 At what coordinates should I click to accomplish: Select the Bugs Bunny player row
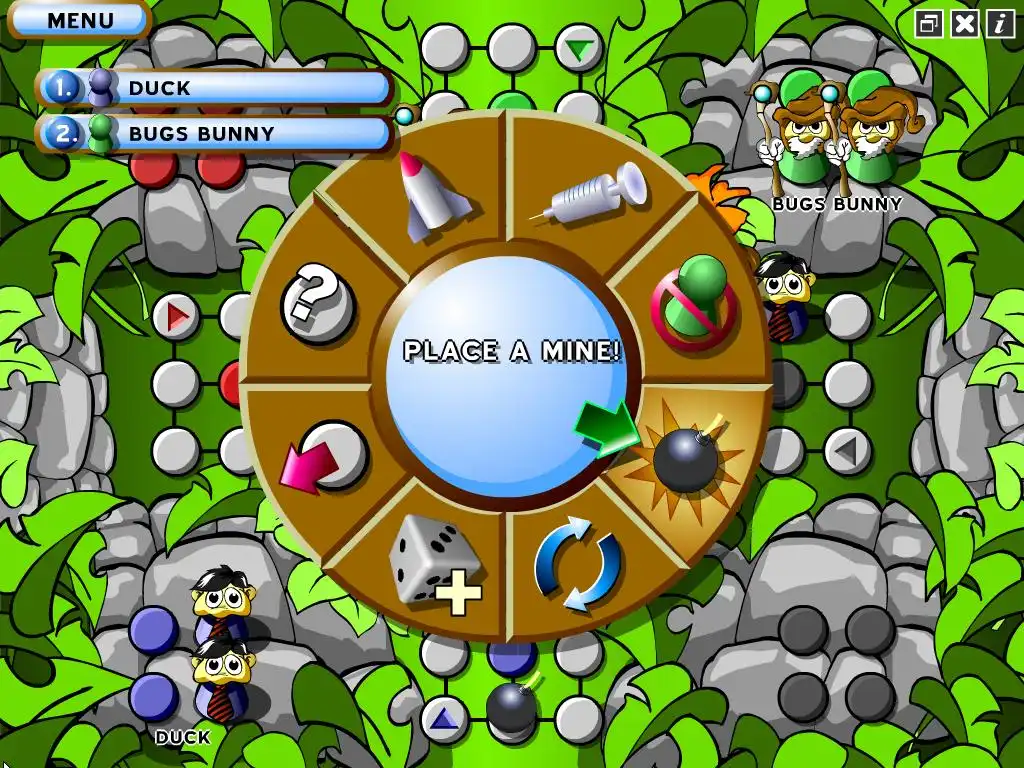[215, 133]
